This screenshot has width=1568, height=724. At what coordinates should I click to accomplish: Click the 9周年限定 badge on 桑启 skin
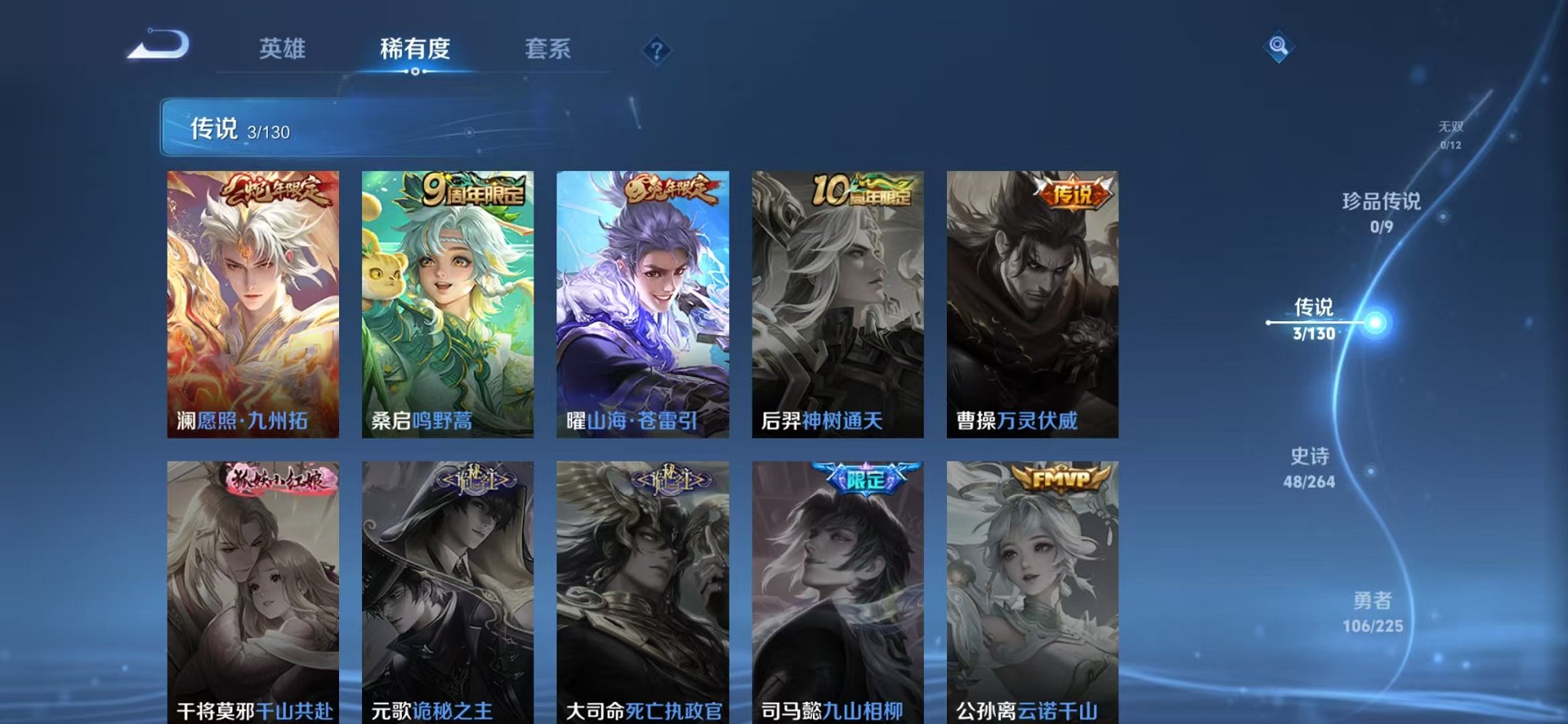473,192
